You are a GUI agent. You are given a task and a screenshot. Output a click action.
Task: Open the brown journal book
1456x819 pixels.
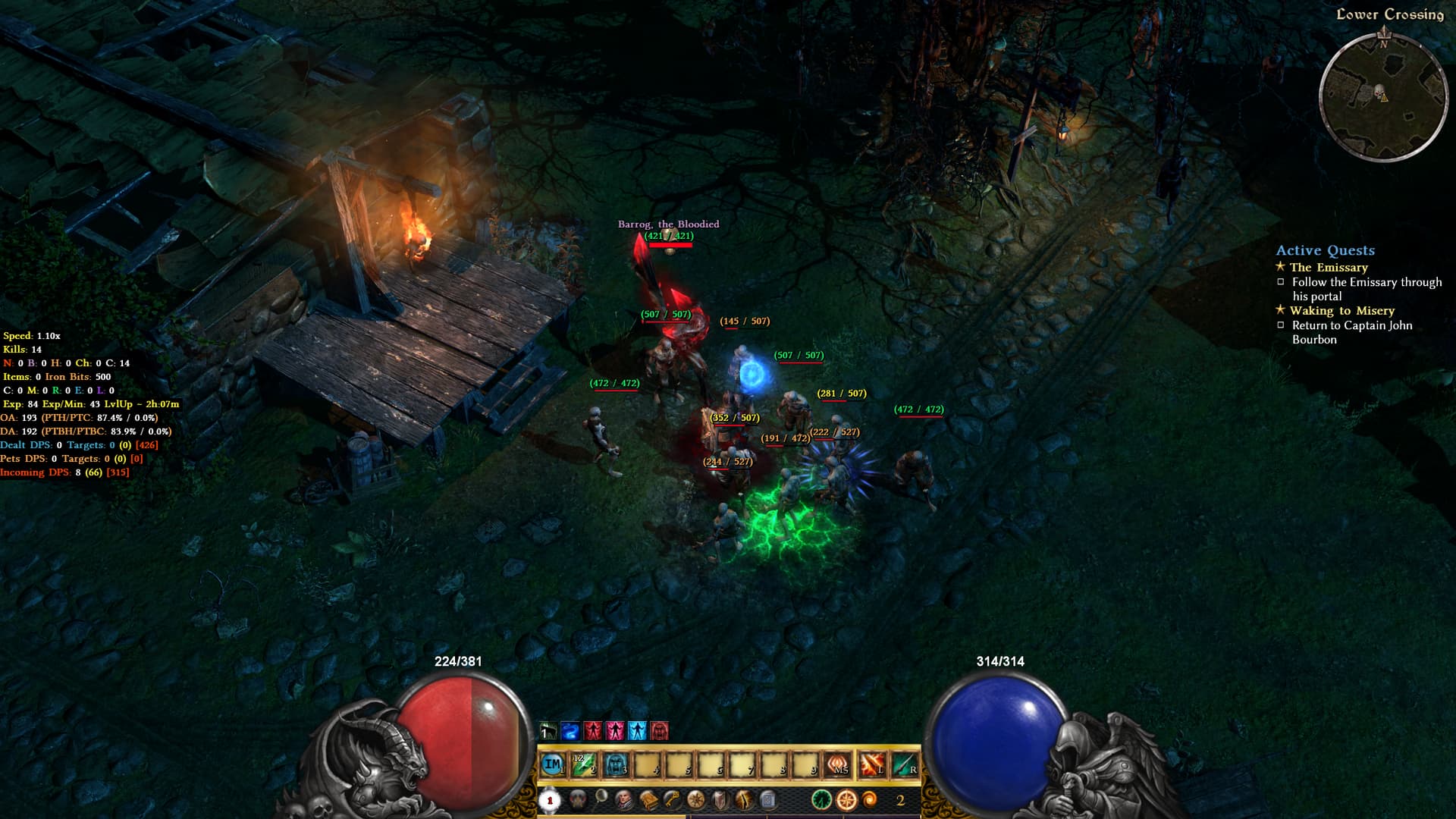point(648,799)
